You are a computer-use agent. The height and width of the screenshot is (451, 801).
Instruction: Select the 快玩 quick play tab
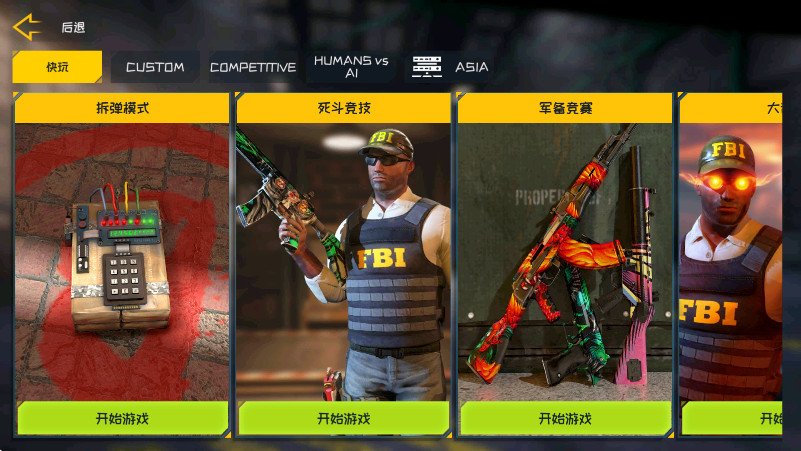pyautogui.click(x=58, y=67)
